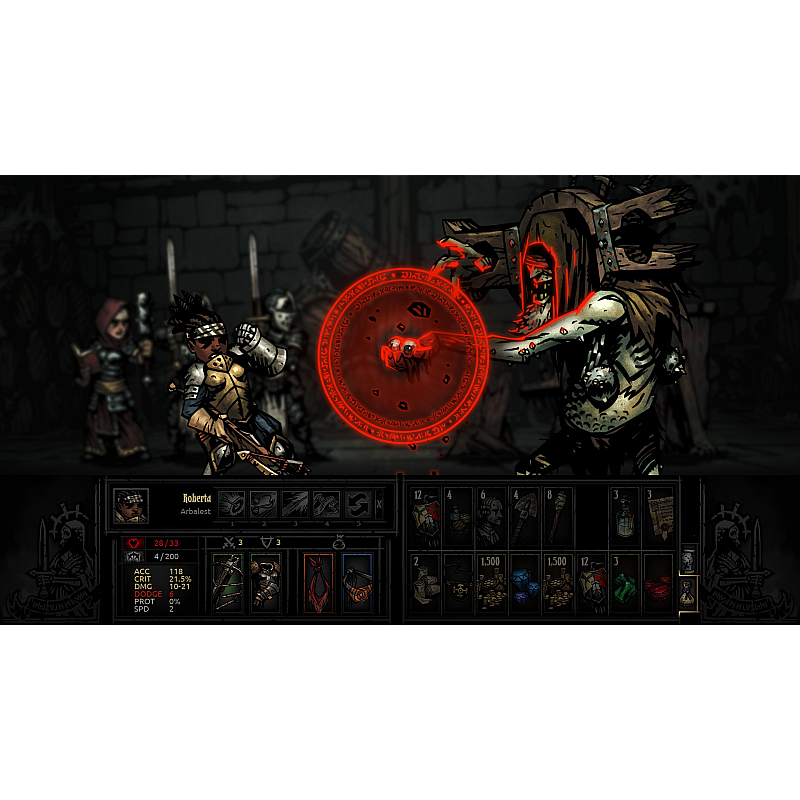Switch to the inventory bag tab
The width and height of the screenshot is (800, 800).
pos(688,594)
